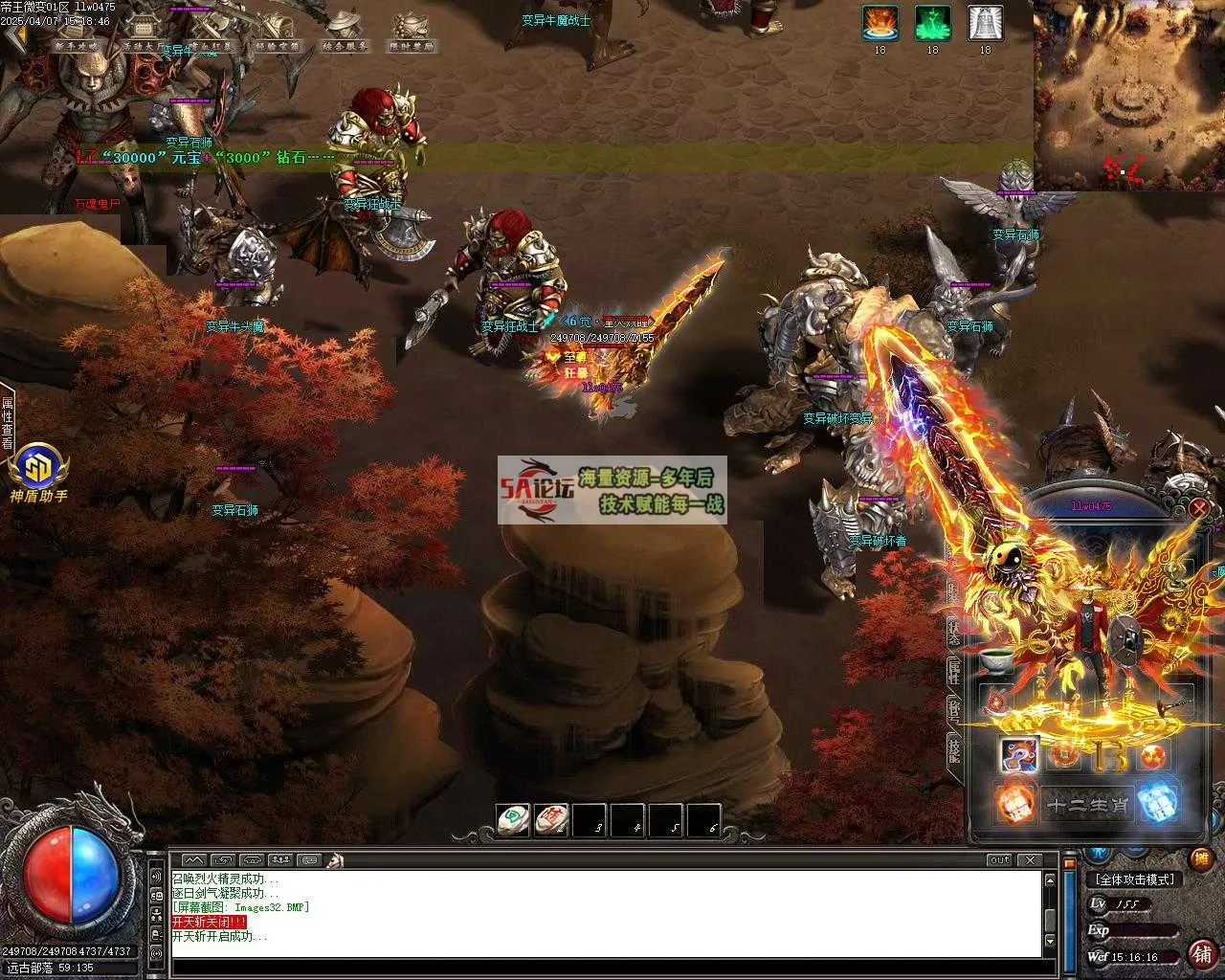Click the green flame buff icon
This screenshot has height=980, width=1225.
click(932, 23)
